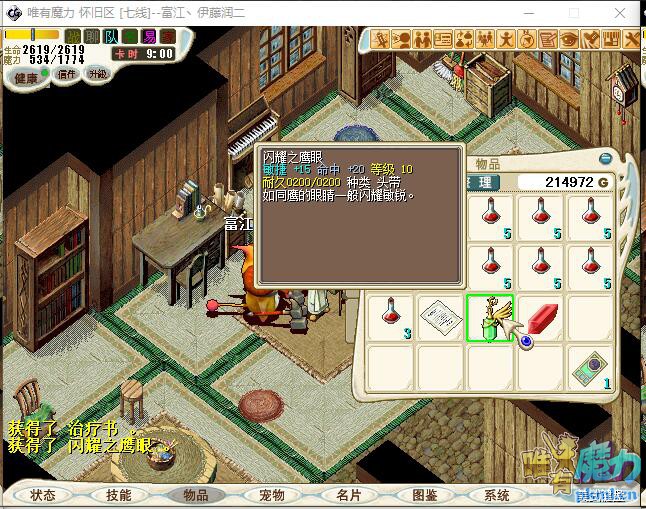Click the 健康 health status button
The image size is (646, 509).
click(x=25, y=77)
